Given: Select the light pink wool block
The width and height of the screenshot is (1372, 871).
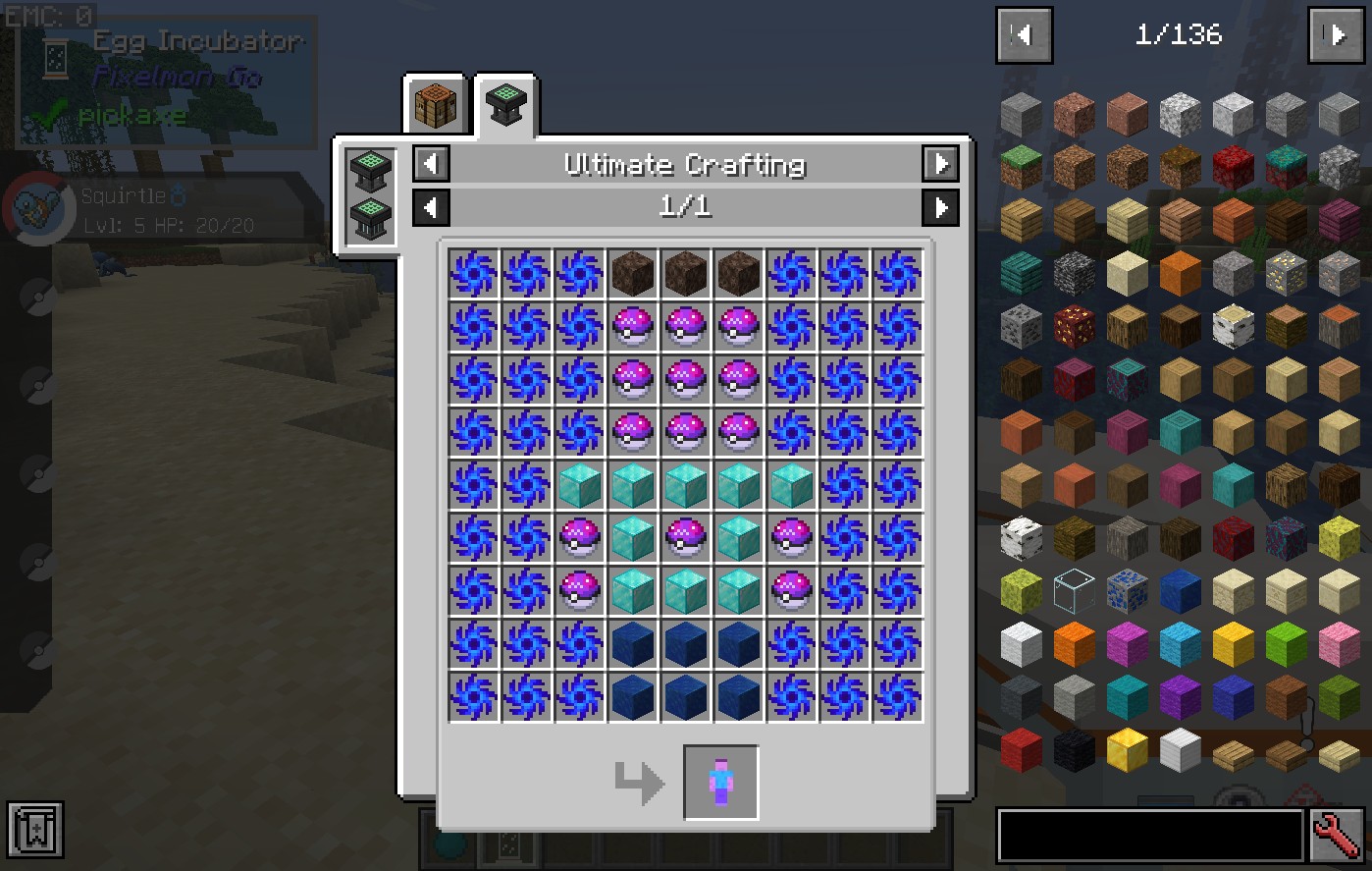Looking at the screenshot, I should 1339,645.
